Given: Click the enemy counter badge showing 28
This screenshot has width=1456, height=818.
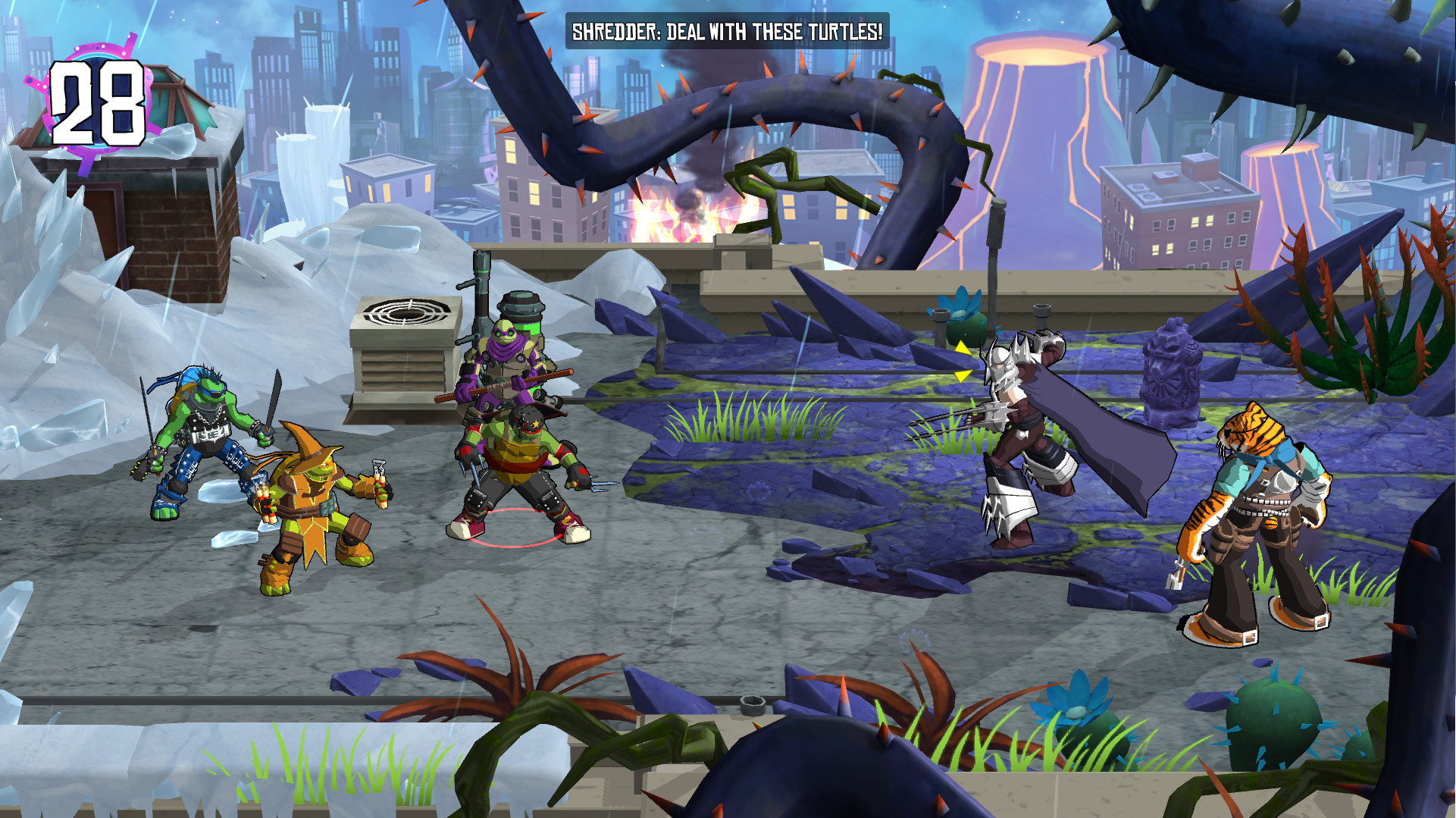Looking at the screenshot, I should pos(99,102).
